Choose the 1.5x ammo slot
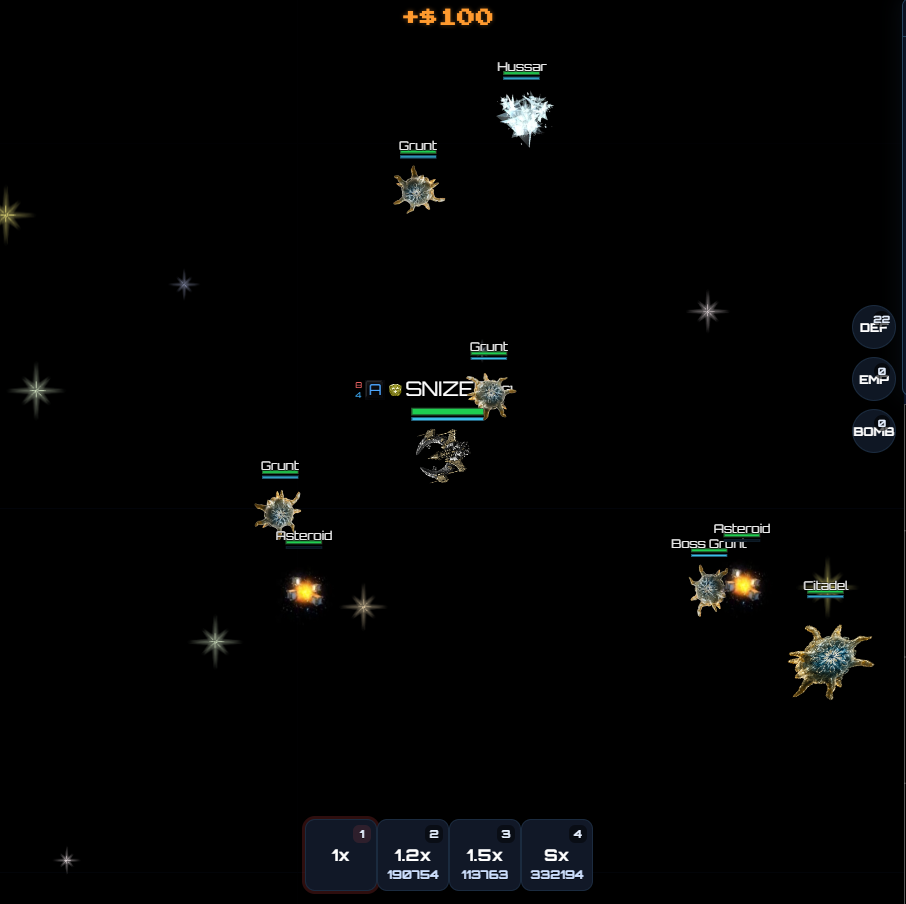The image size is (906, 904). [485, 855]
